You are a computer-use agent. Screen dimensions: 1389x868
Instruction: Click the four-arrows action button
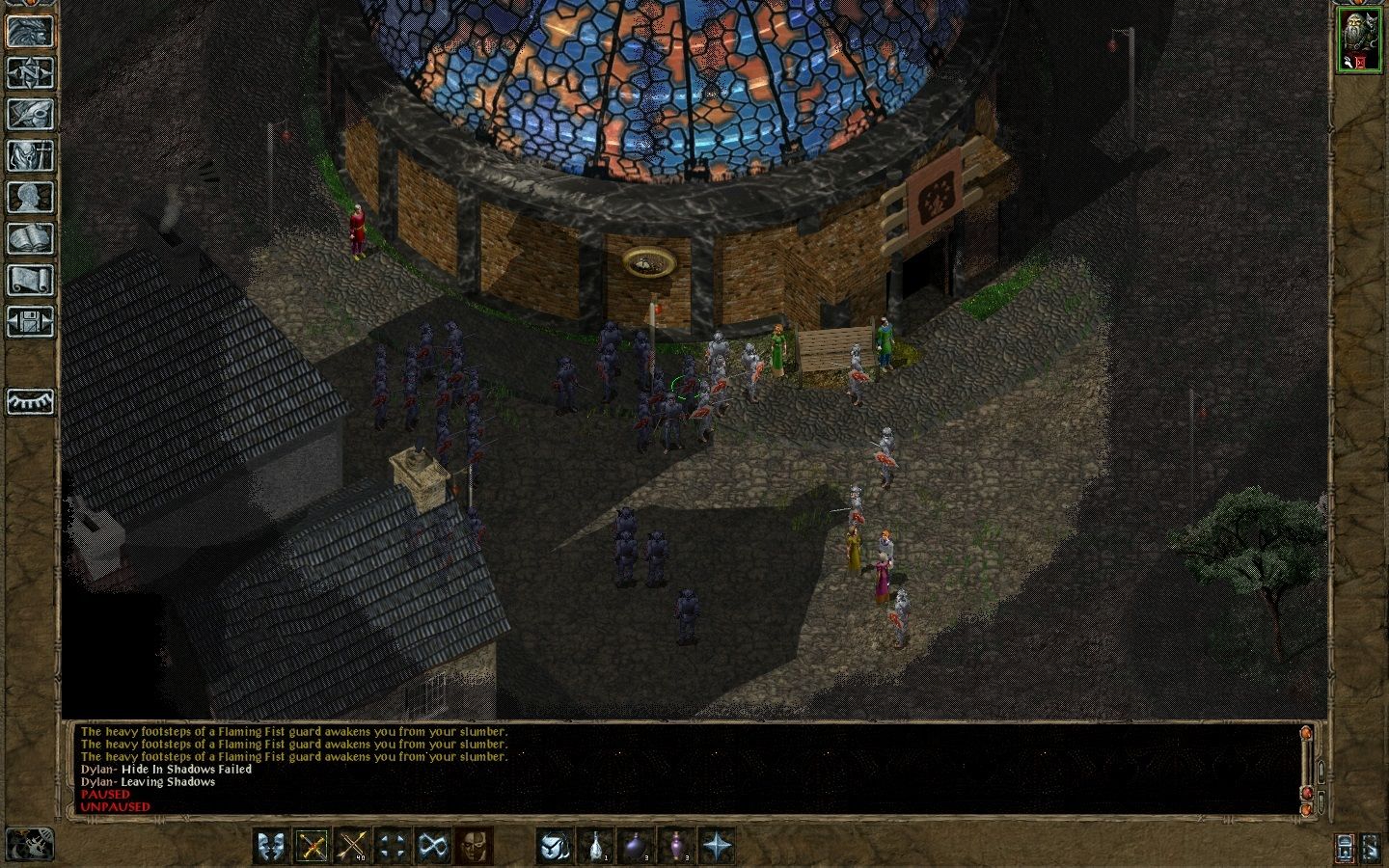tap(393, 846)
